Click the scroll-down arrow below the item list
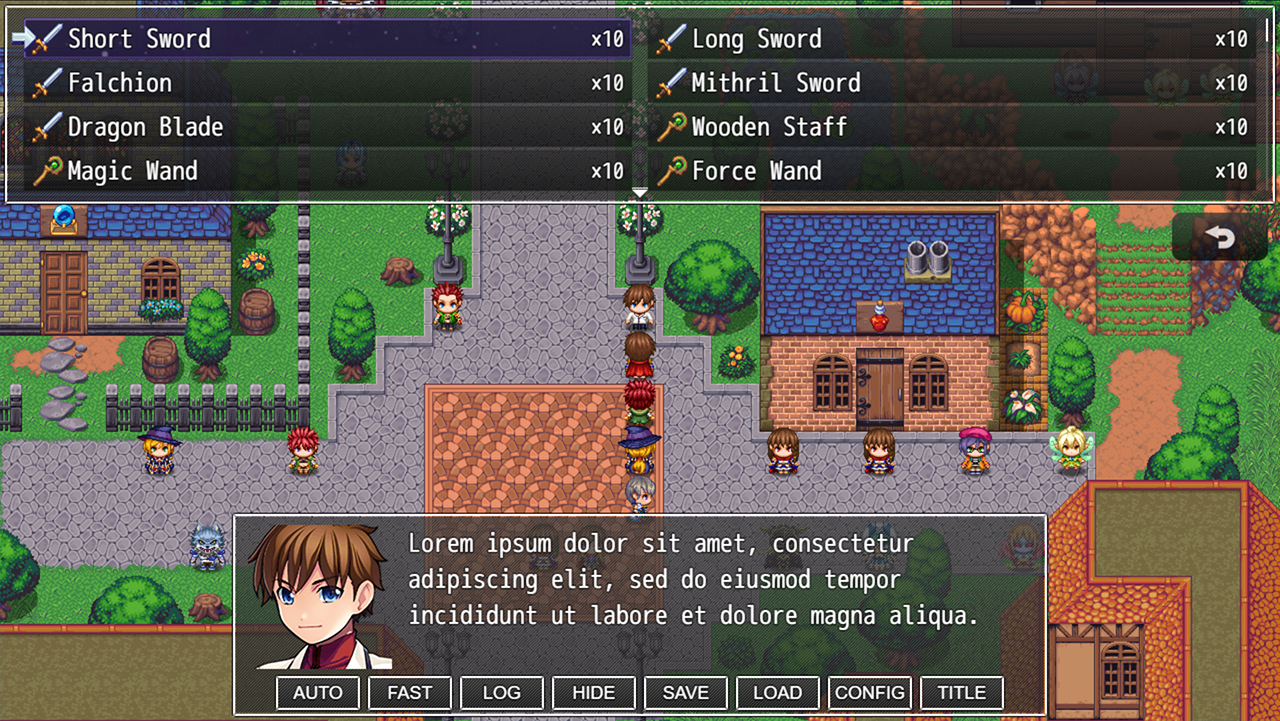 (x=640, y=192)
